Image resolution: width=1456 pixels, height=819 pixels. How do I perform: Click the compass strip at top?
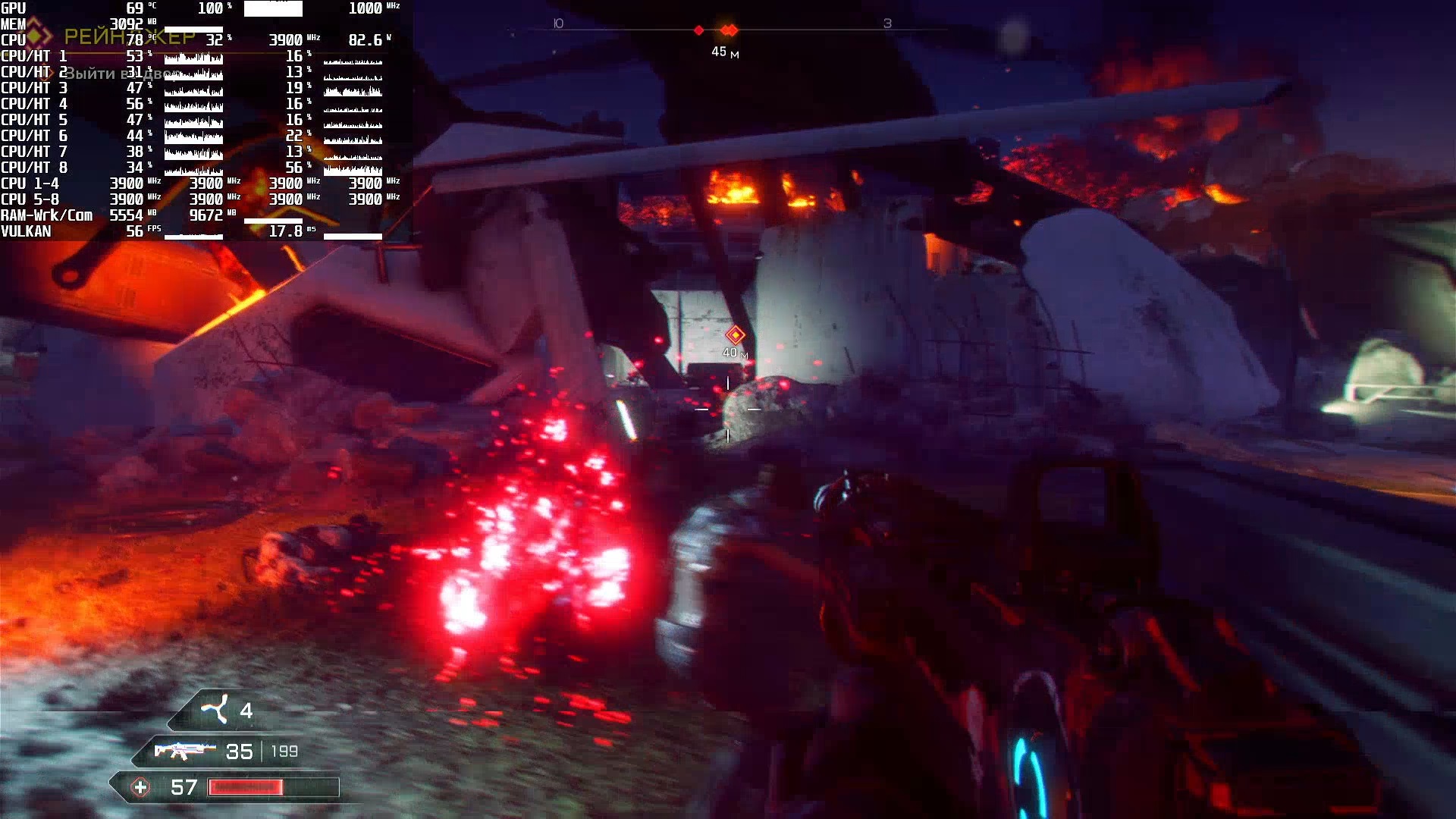[x=728, y=30]
